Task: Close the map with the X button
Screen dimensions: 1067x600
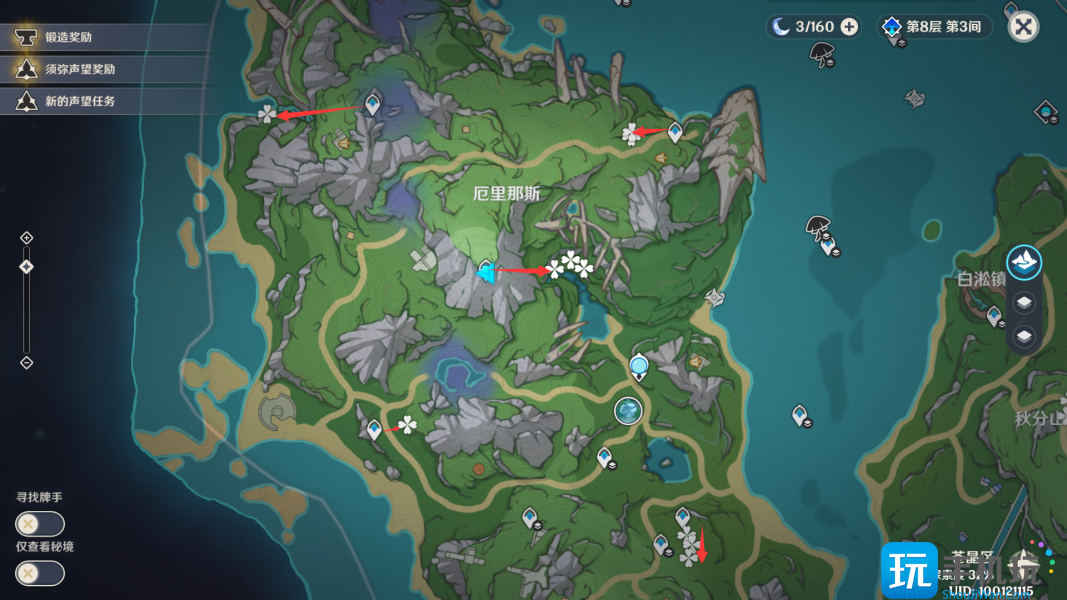Action: click(1023, 27)
